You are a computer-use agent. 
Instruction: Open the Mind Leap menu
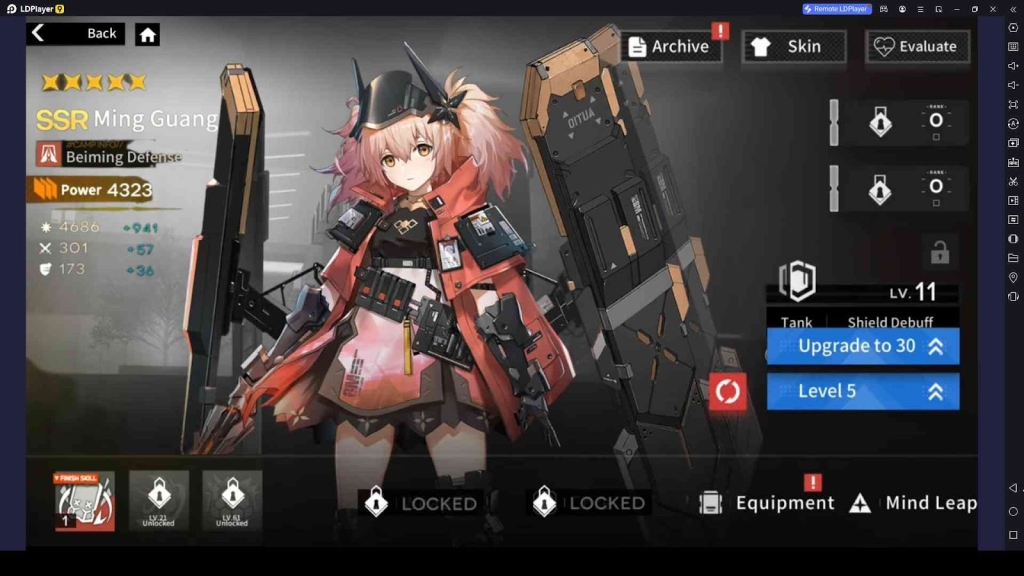click(x=913, y=503)
